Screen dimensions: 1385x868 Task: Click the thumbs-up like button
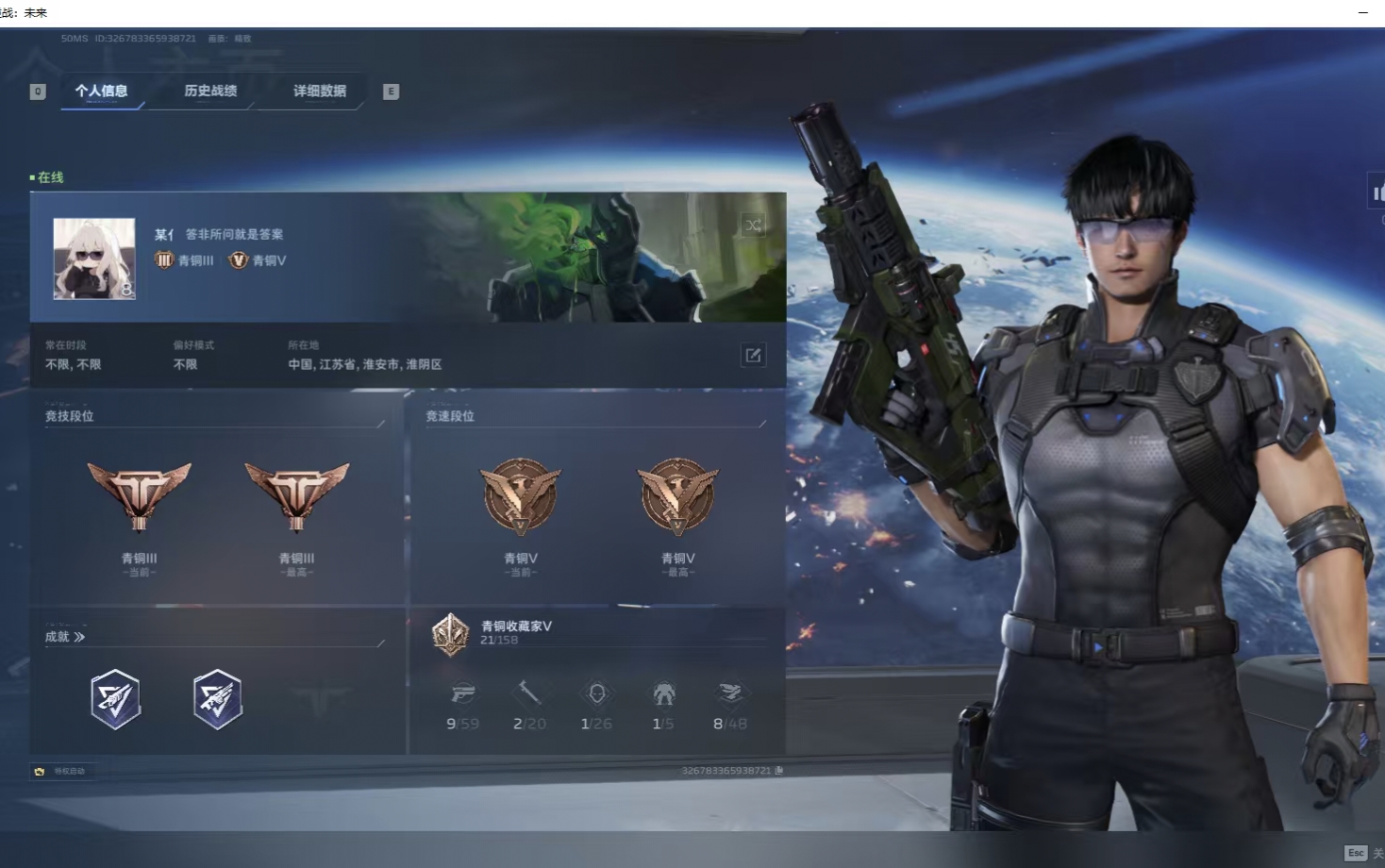coord(1377,192)
